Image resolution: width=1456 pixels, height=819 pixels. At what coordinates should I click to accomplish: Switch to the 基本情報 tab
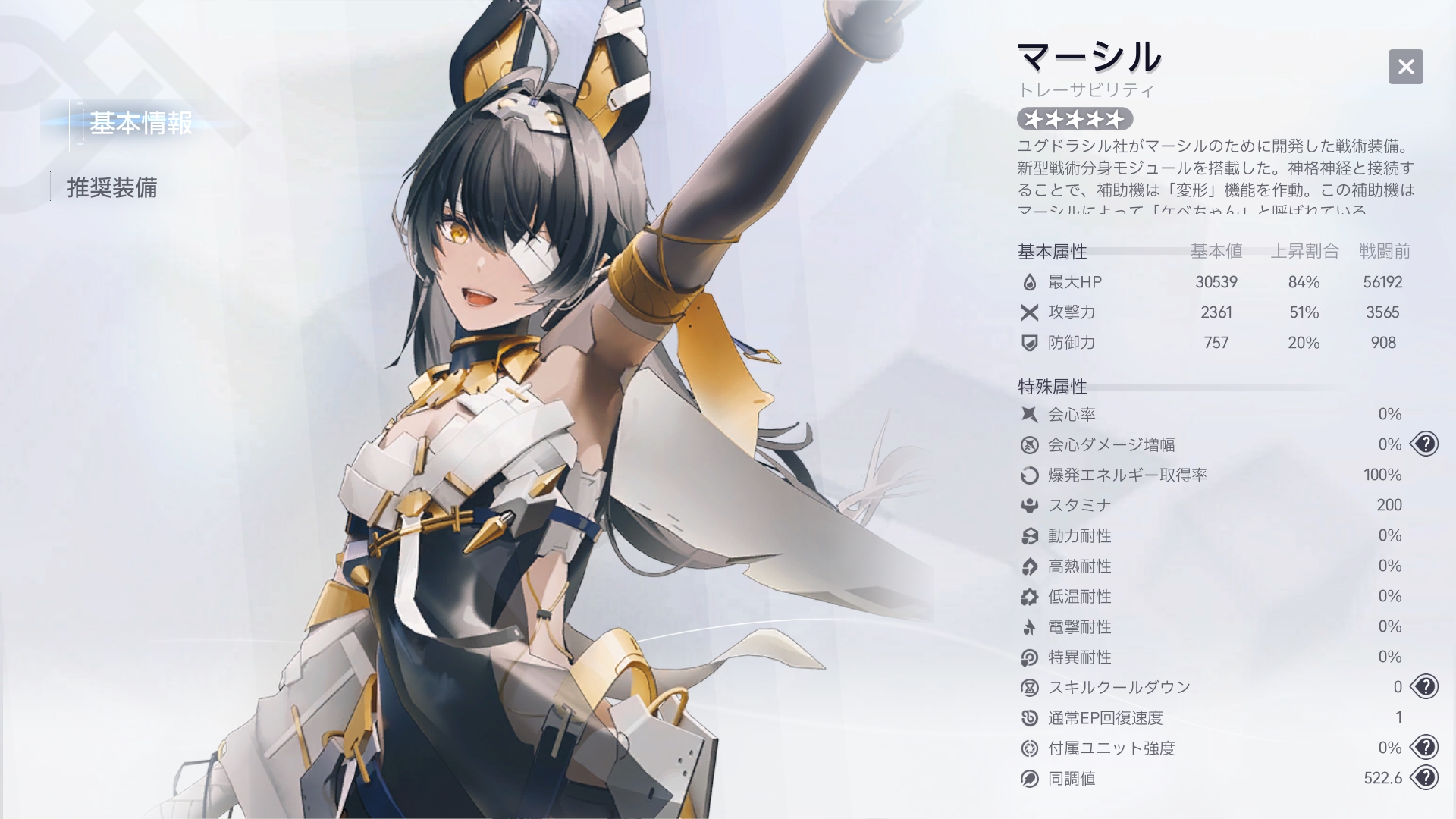(x=140, y=123)
